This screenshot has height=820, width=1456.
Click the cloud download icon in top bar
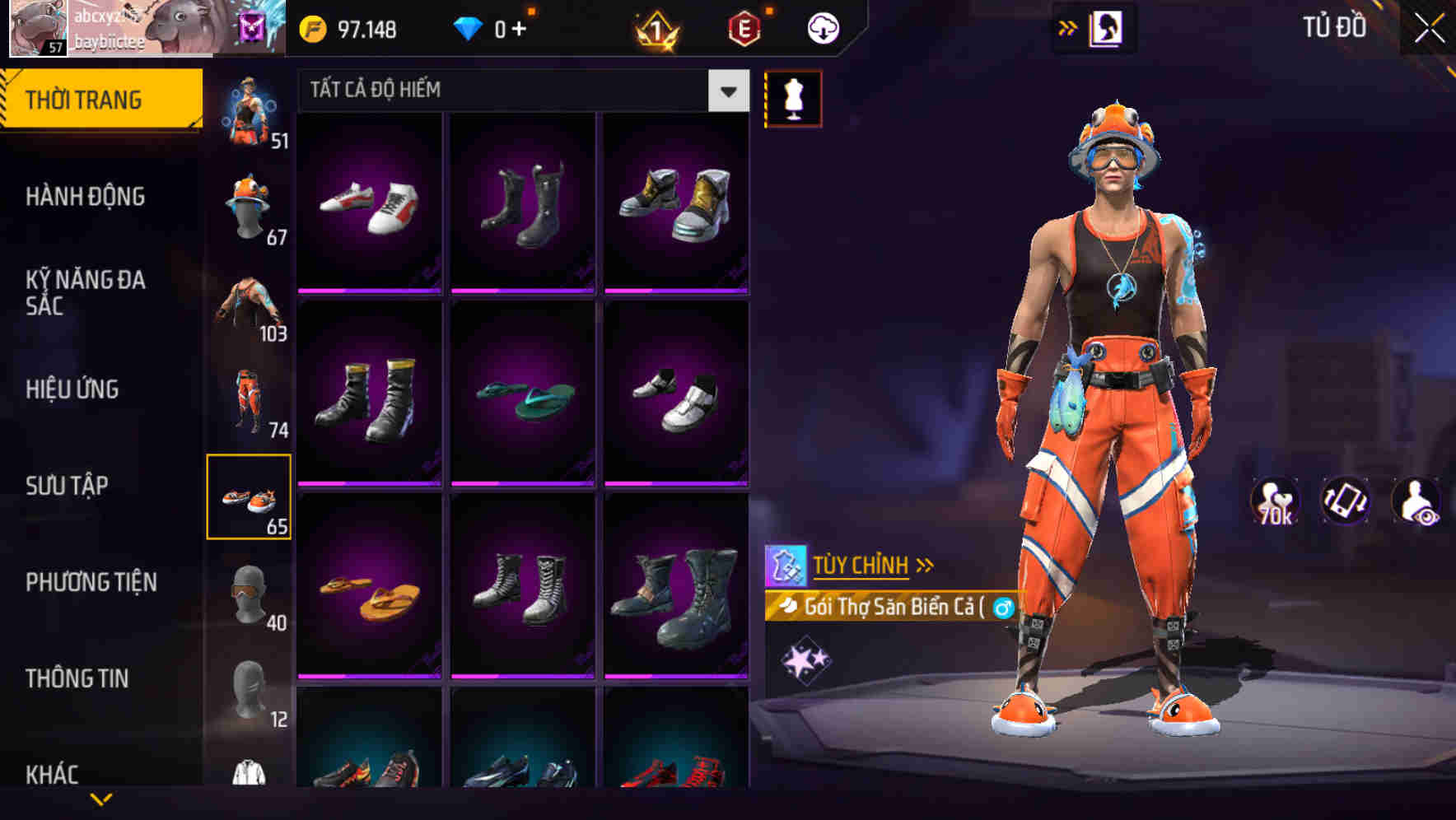(822, 26)
